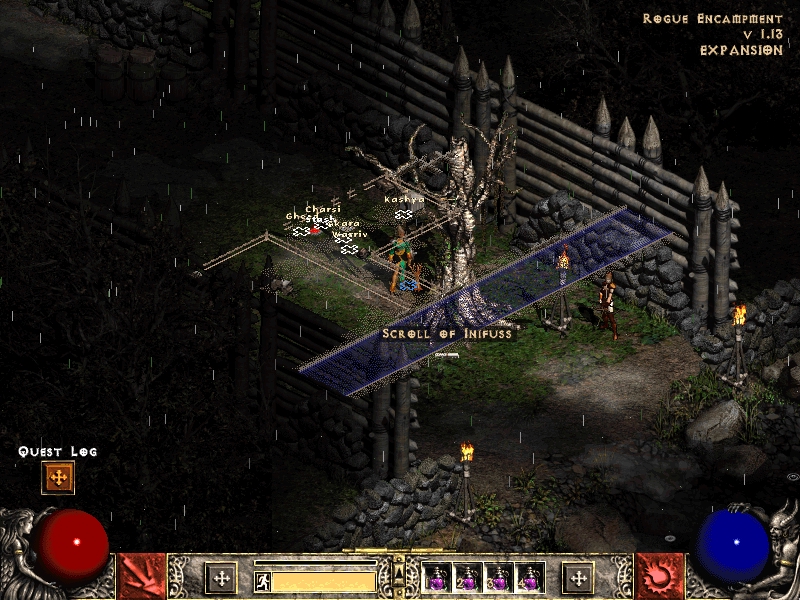Click the new stats button beside the attack skill
The width and height of the screenshot is (800, 600).
click(x=221, y=578)
